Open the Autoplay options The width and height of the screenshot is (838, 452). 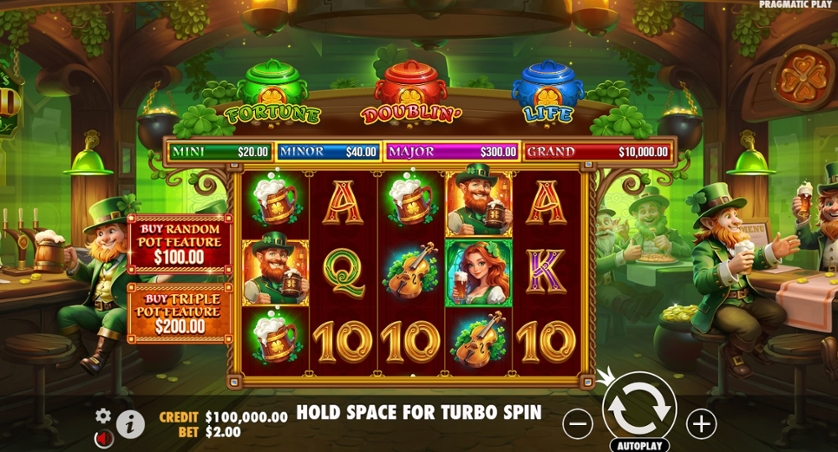pos(639,445)
